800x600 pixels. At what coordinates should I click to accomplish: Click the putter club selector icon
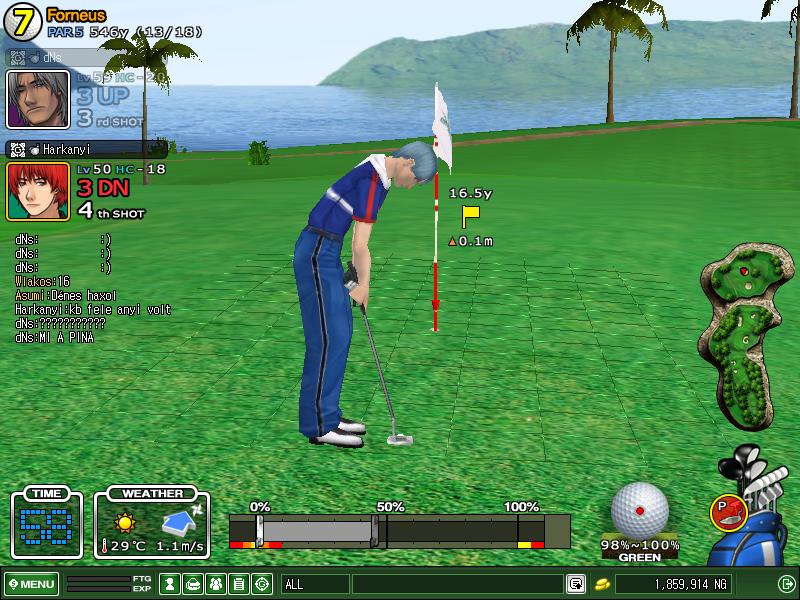click(727, 512)
